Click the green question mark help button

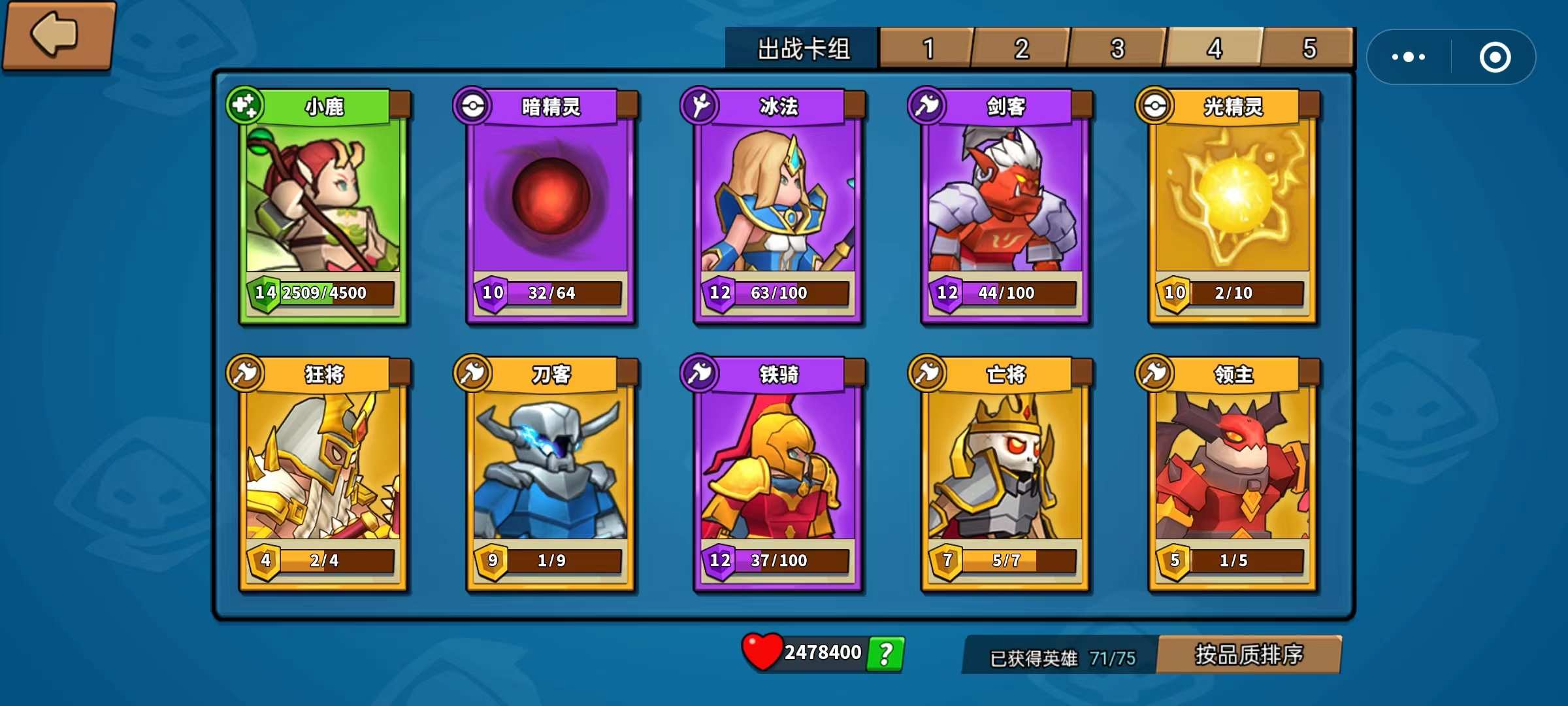[885, 654]
